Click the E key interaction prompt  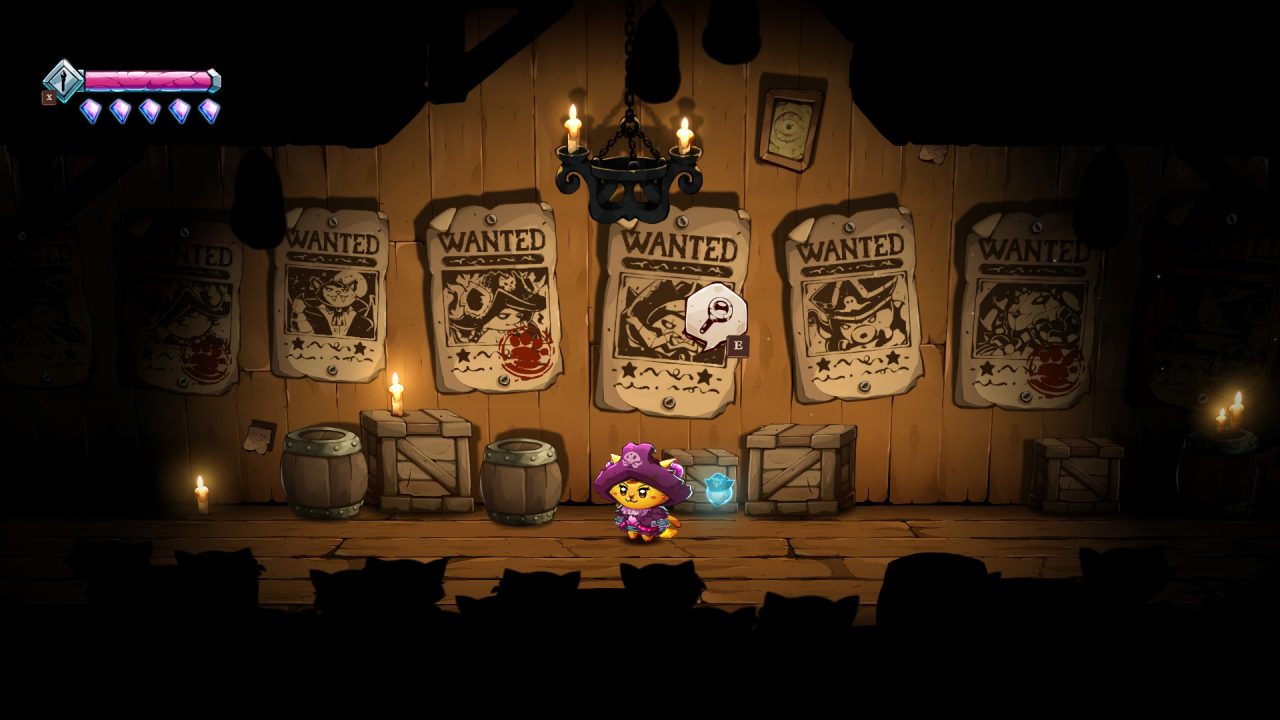tap(738, 344)
